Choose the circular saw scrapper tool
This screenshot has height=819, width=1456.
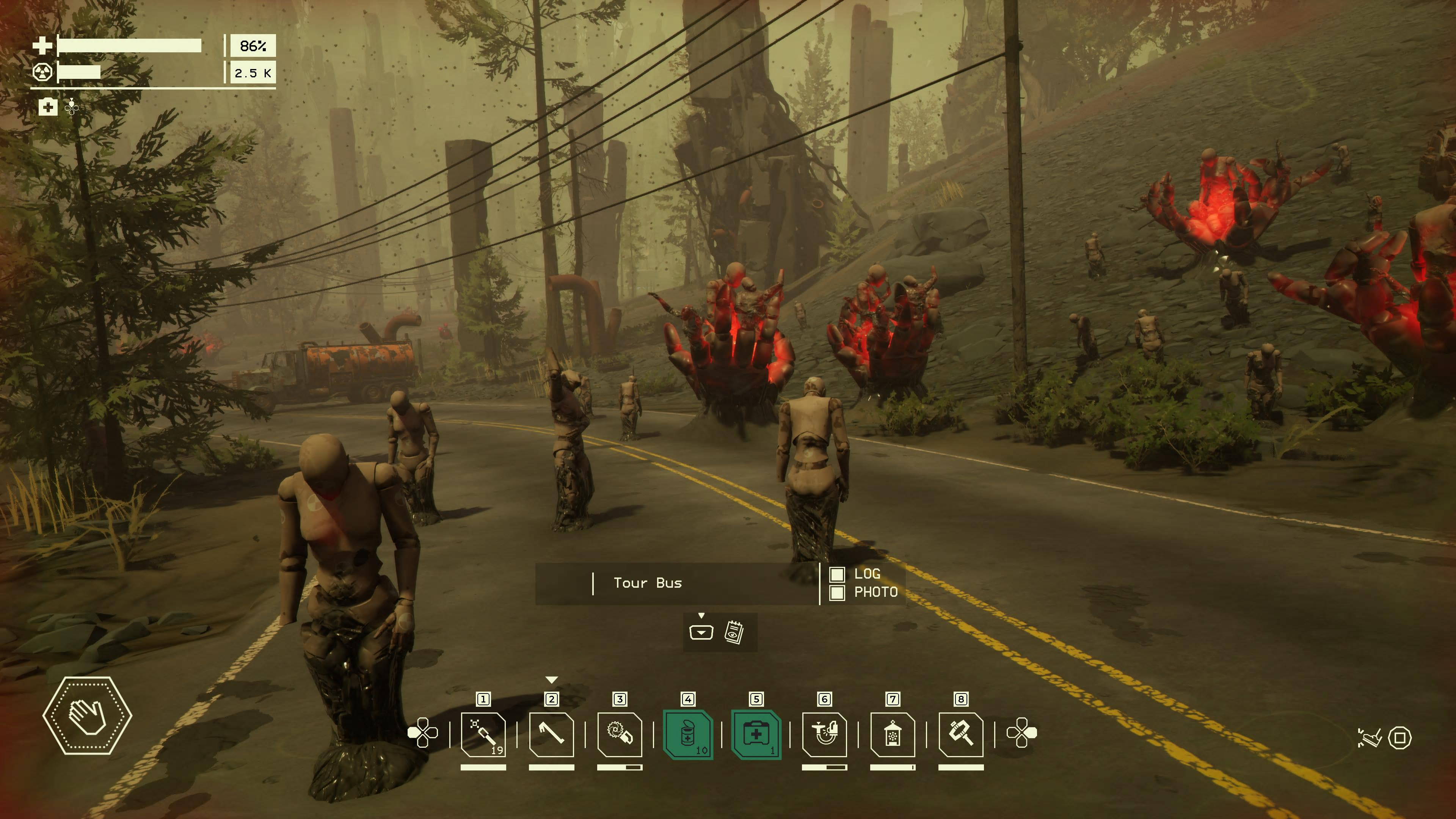pos(620,734)
